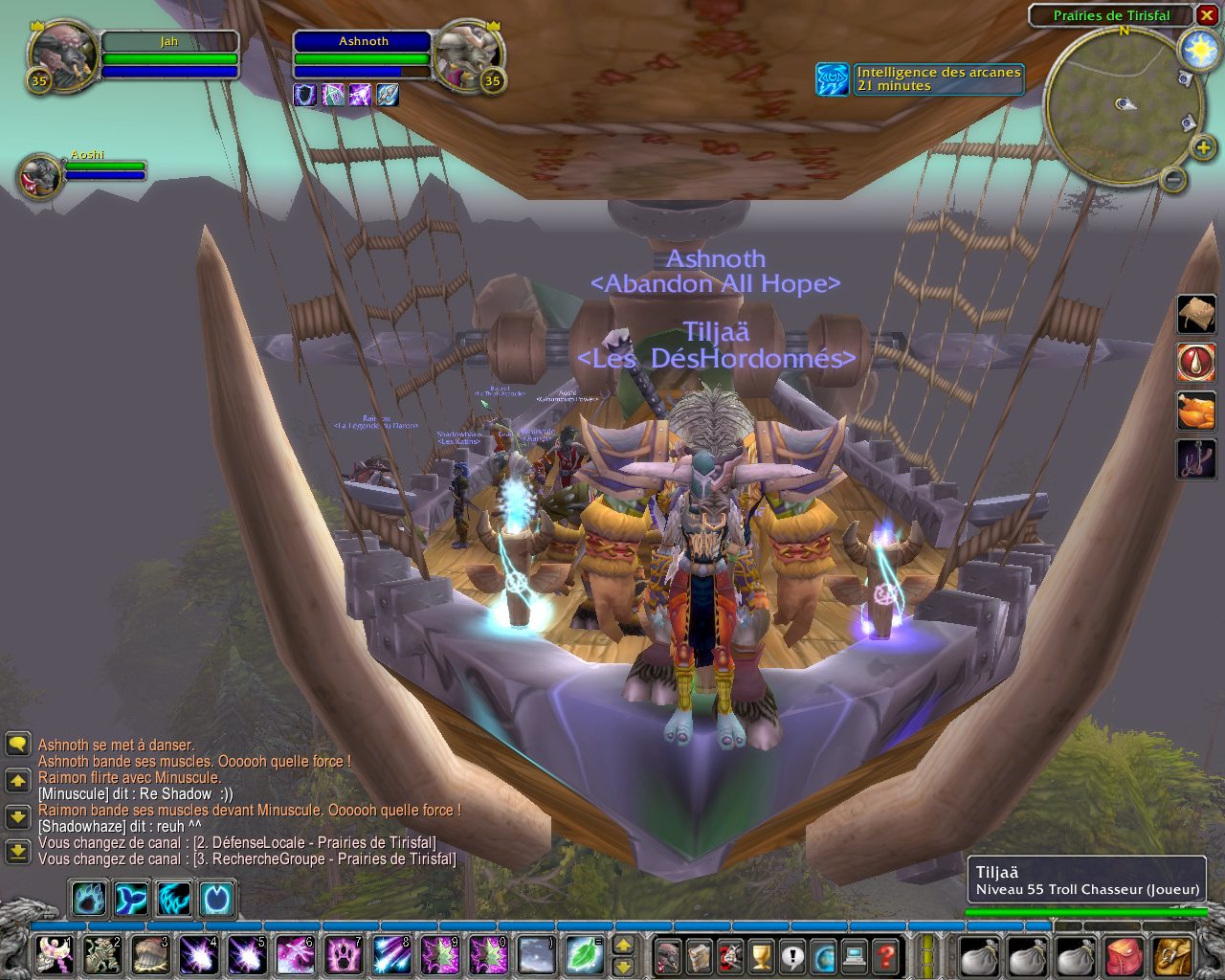The width and height of the screenshot is (1225, 980).
Task: Click the sun day-night indicator on minimap
Action: click(1198, 50)
